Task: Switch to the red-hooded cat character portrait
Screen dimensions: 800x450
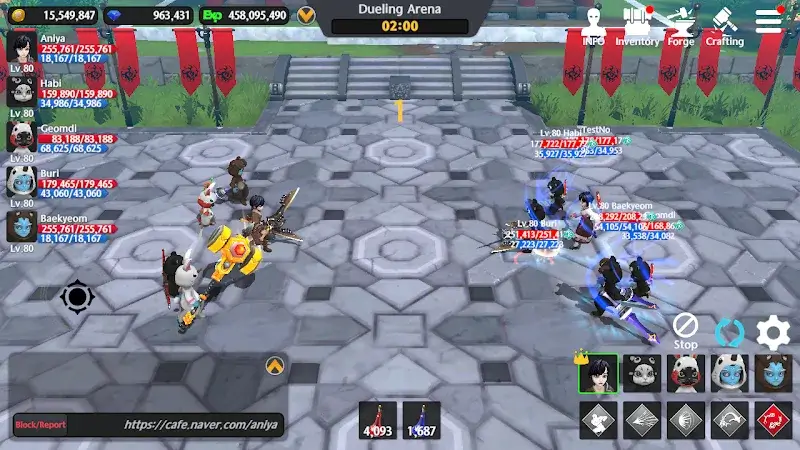Action: tap(686, 374)
